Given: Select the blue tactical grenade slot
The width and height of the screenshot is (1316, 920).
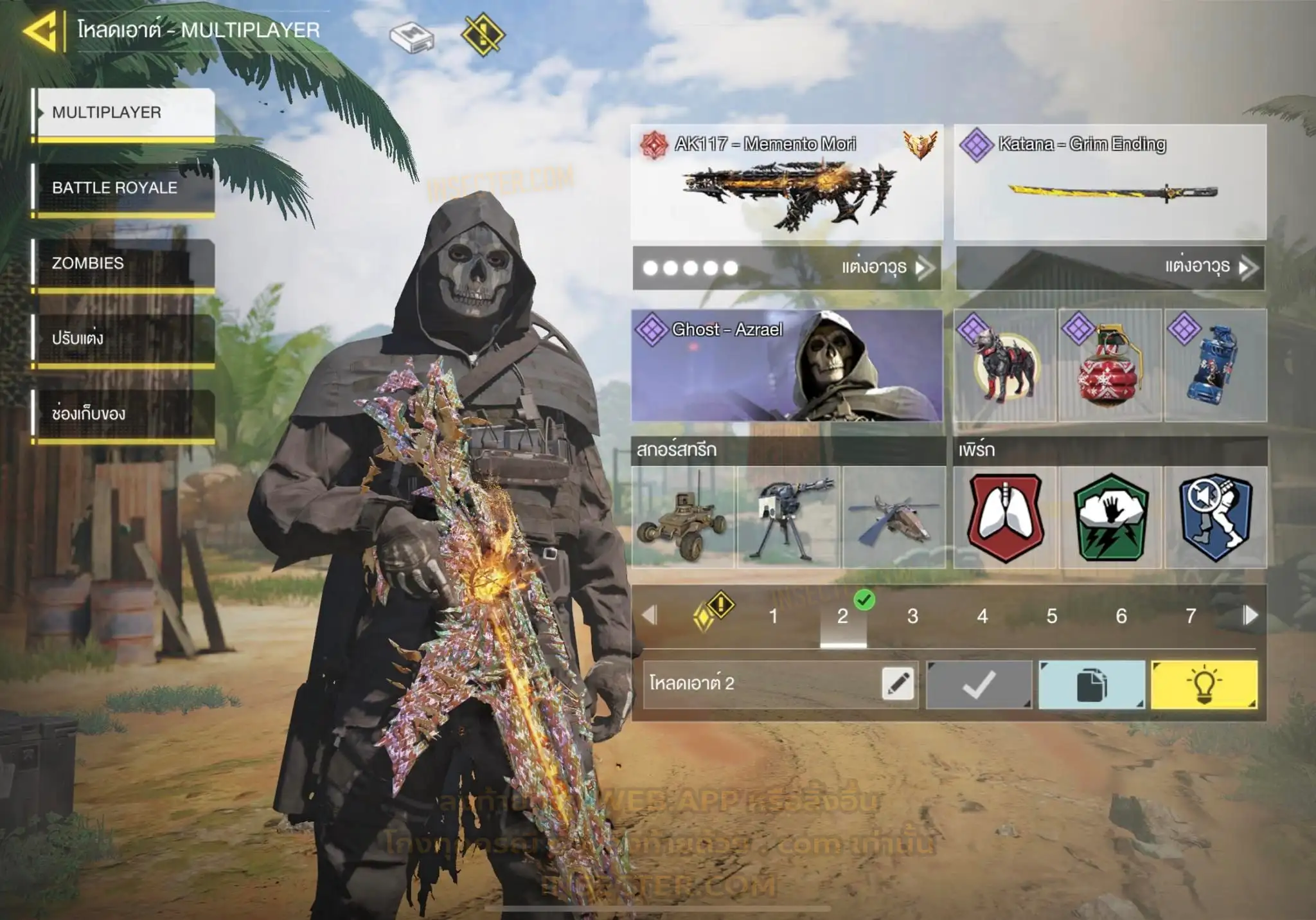Looking at the screenshot, I should point(1215,366).
